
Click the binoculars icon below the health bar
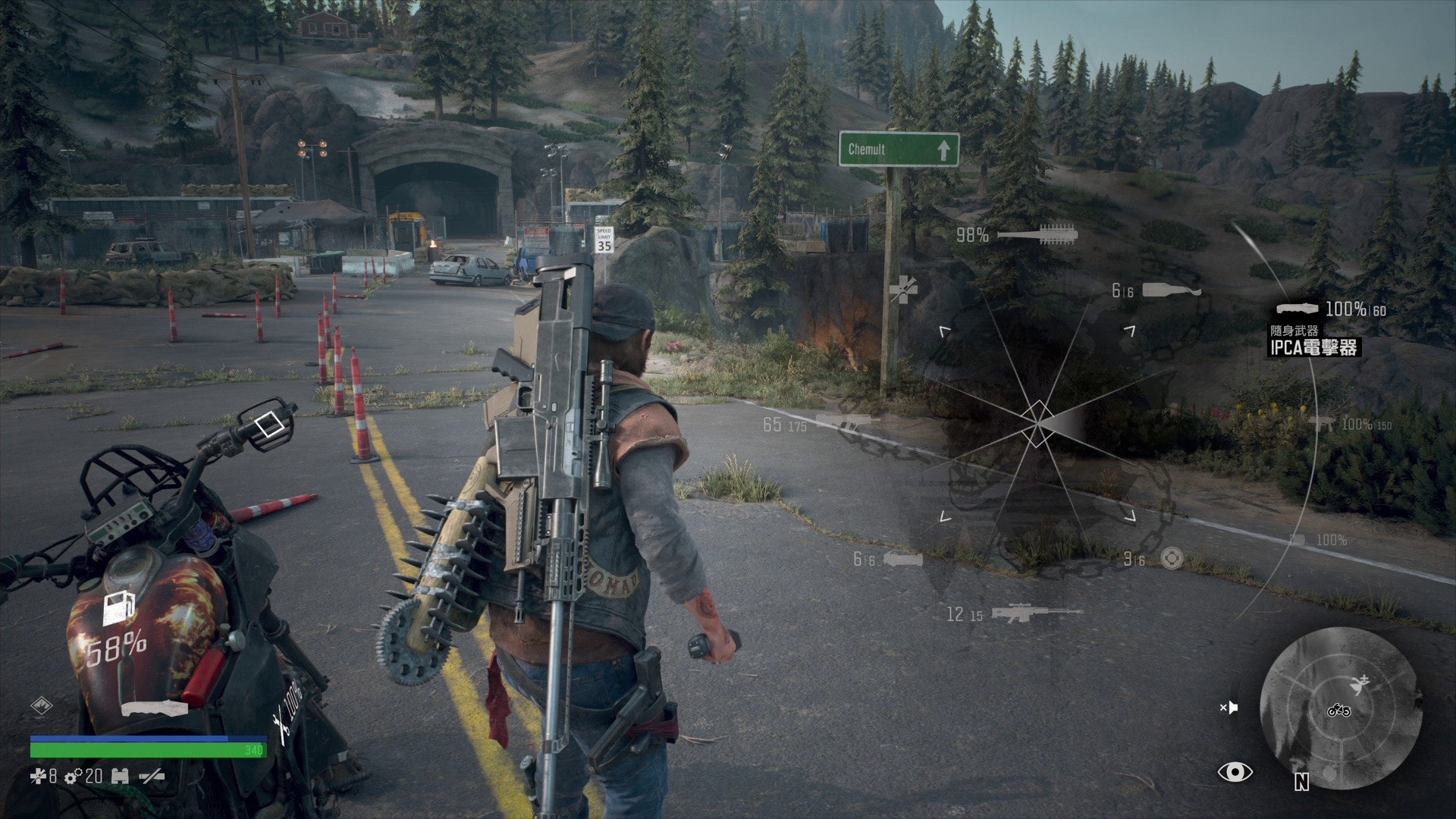(120, 776)
